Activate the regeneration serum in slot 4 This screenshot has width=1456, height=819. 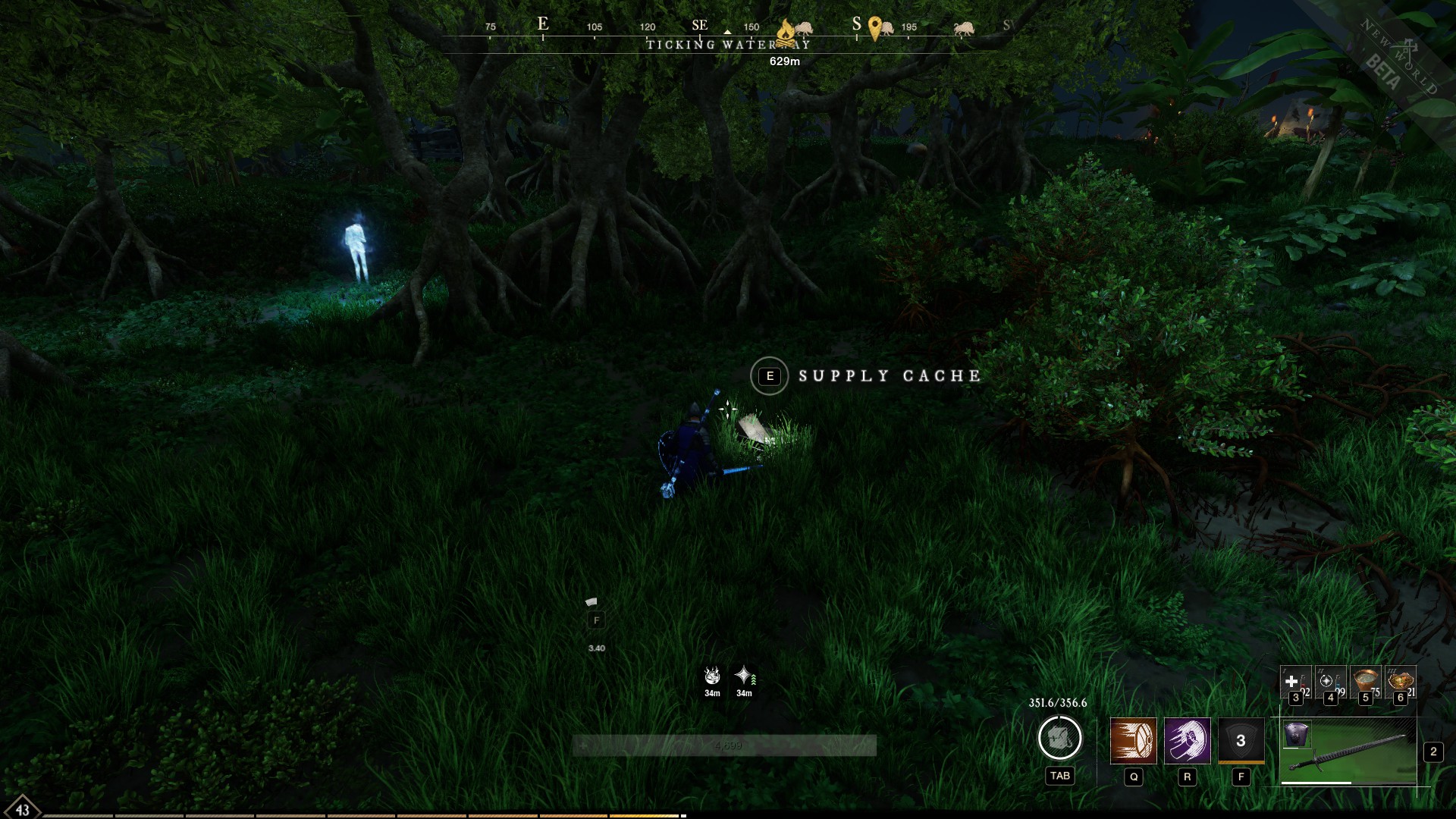tap(1330, 682)
